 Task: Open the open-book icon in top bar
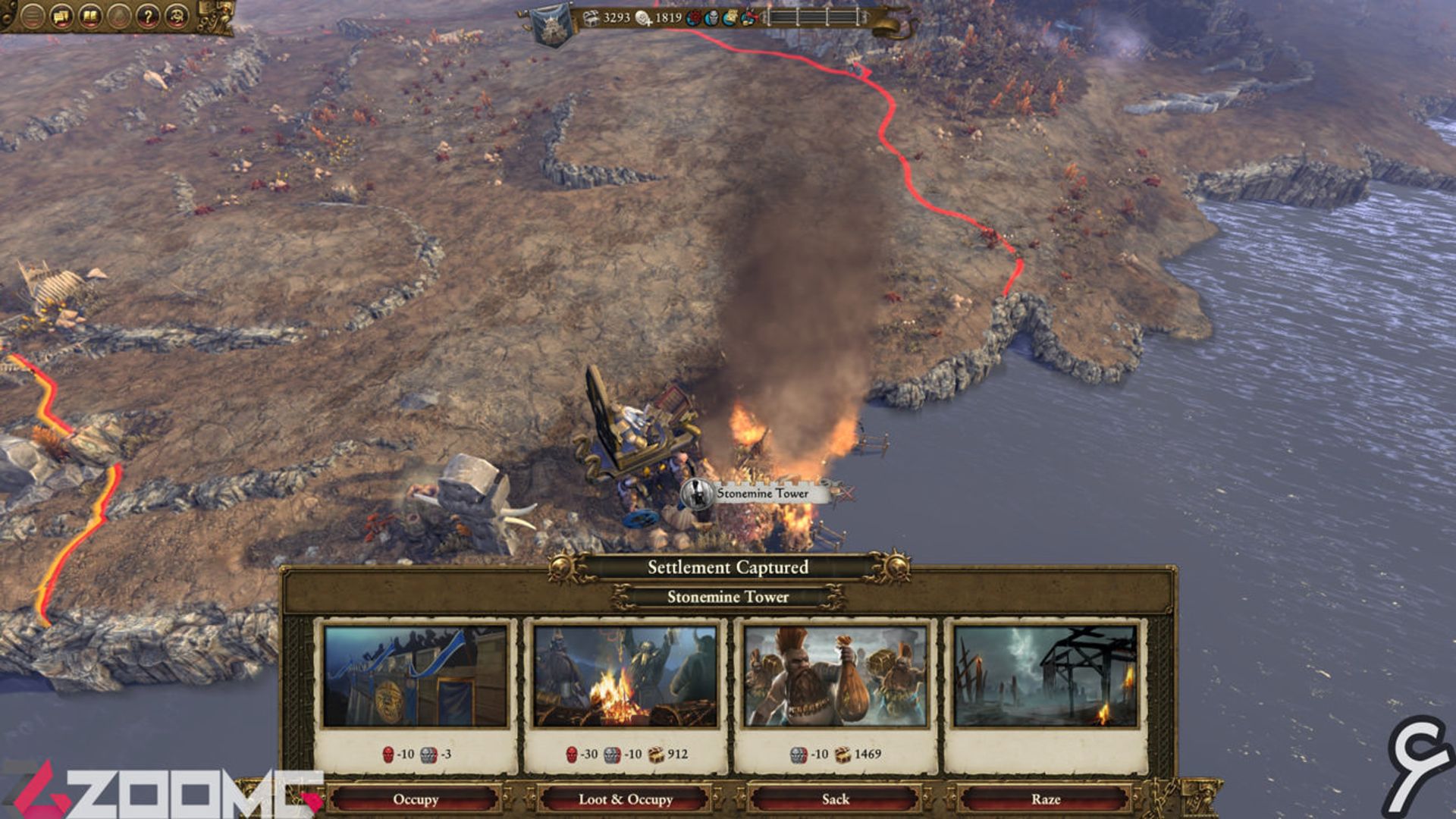[x=90, y=16]
